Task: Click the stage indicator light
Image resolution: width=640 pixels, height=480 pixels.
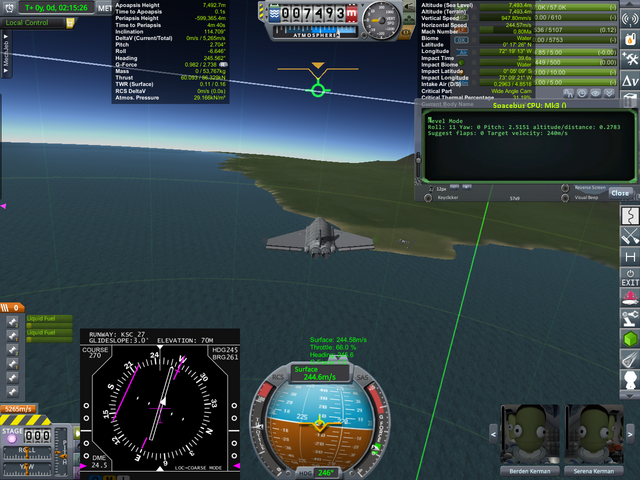Action: coord(12,437)
